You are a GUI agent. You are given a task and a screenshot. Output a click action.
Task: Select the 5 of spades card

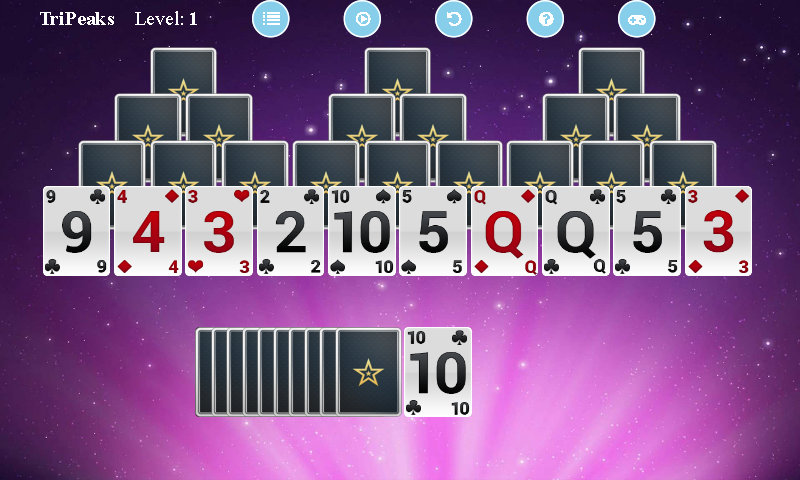pos(433,232)
